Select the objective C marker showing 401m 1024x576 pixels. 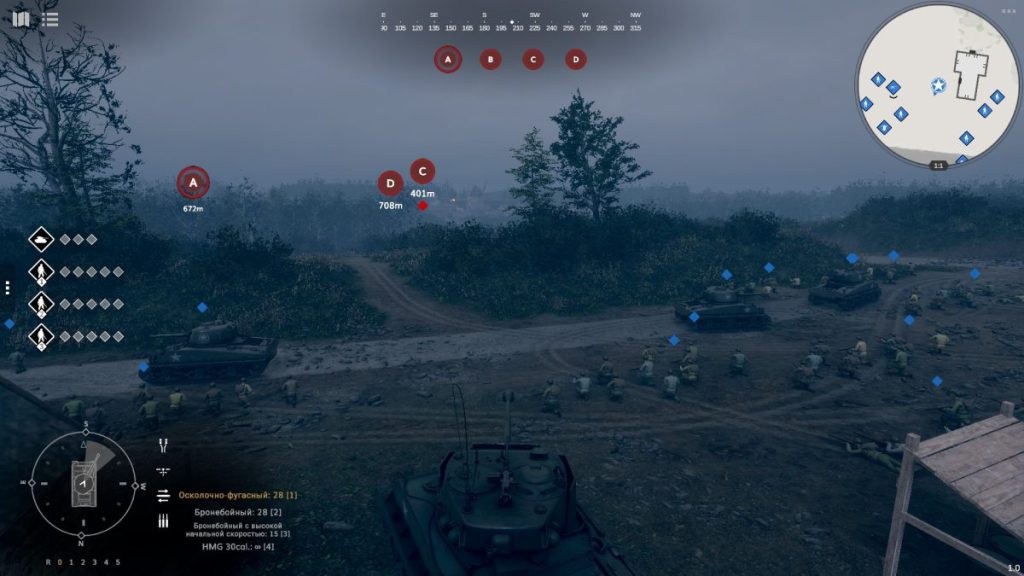click(422, 171)
